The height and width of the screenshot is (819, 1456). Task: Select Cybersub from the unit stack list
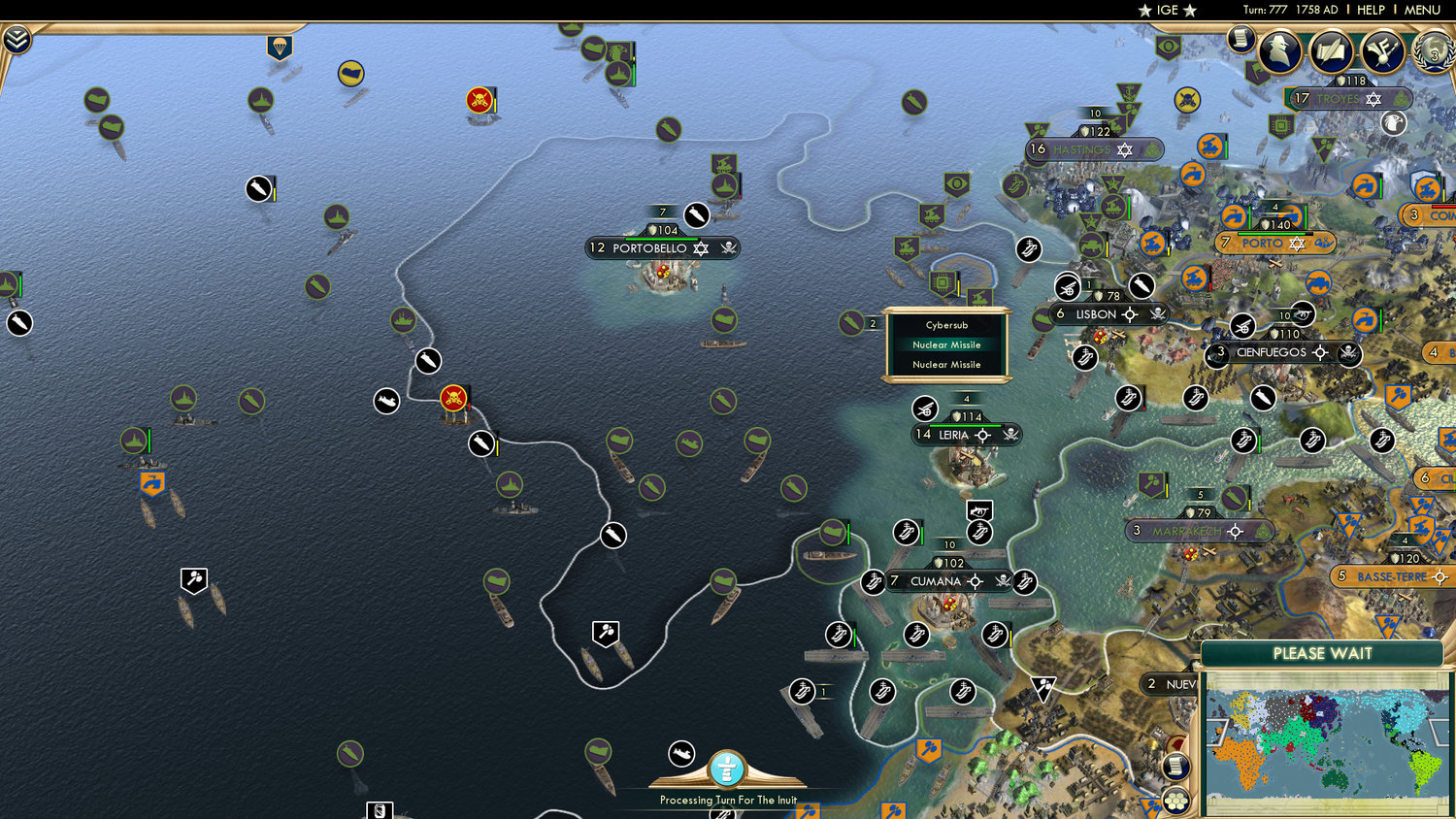(946, 326)
